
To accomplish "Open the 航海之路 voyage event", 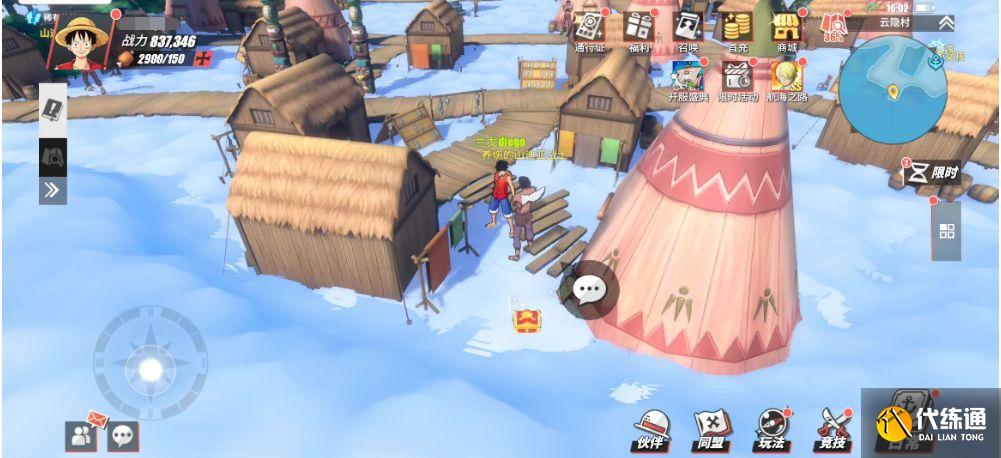I will click(787, 78).
